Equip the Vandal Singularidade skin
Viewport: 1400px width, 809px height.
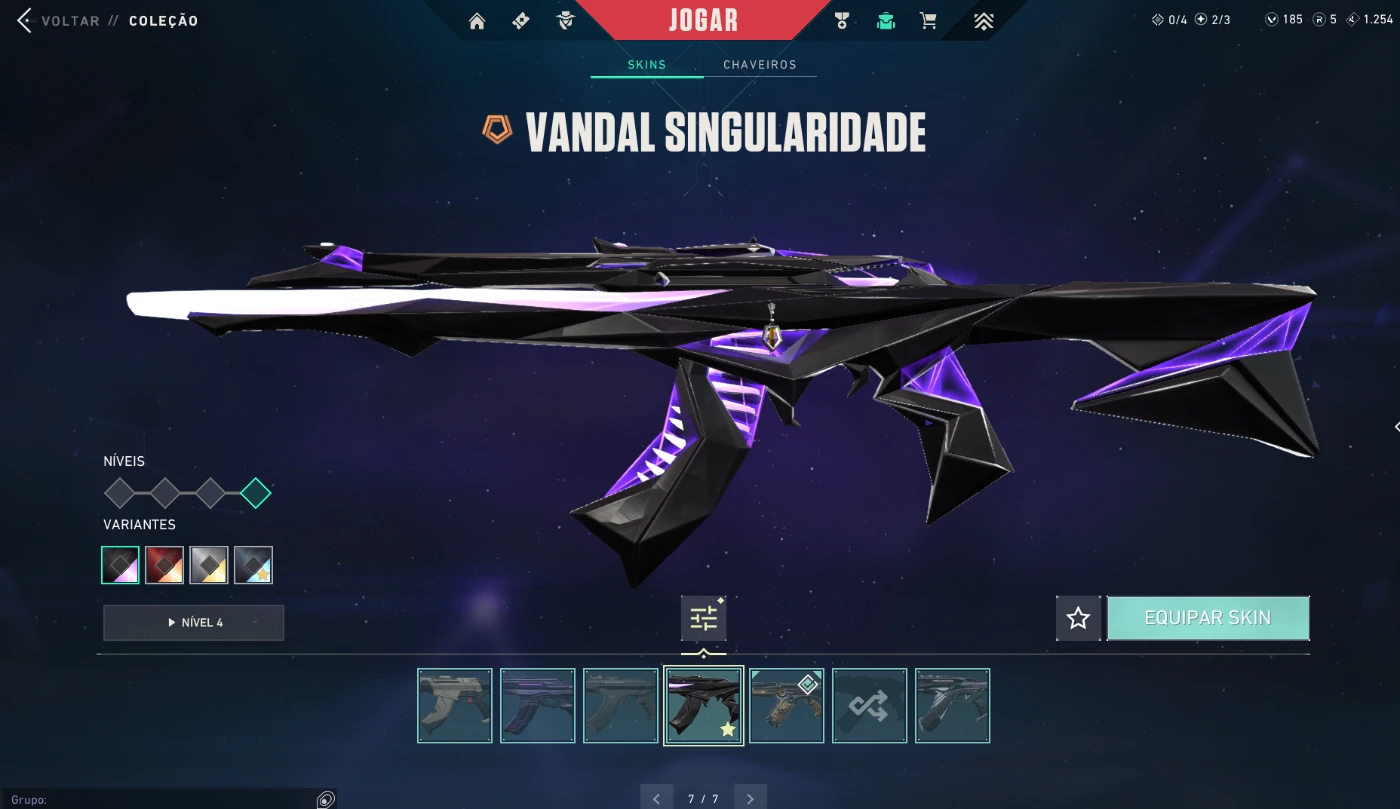pyautogui.click(x=1208, y=618)
